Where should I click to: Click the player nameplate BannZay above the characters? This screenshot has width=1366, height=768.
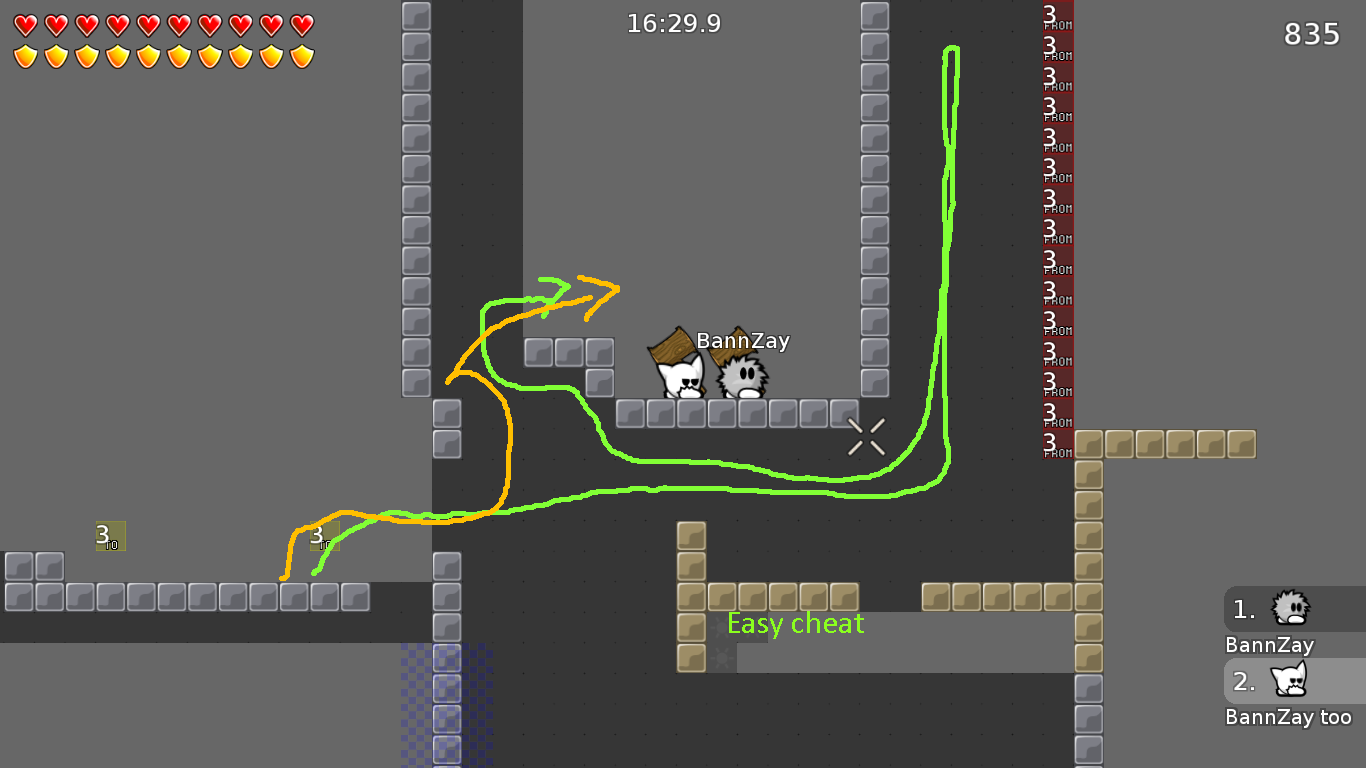[743, 340]
